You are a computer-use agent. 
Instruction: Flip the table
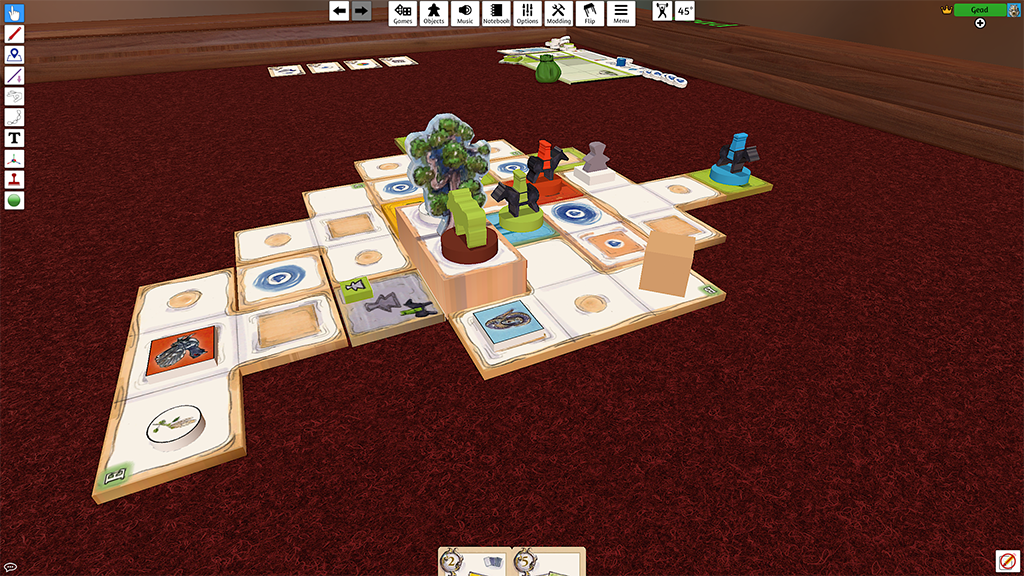[x=589, y=13]
